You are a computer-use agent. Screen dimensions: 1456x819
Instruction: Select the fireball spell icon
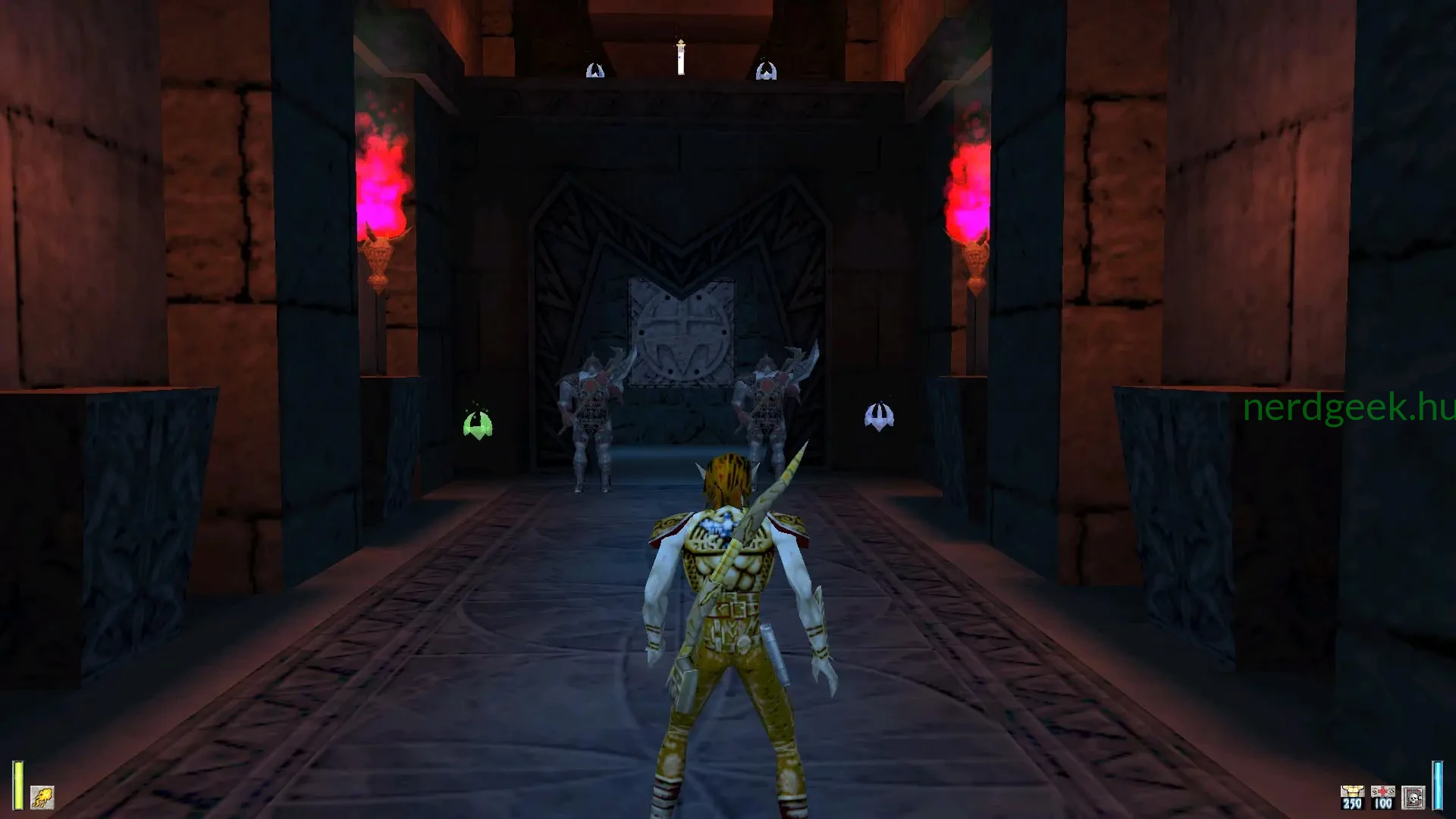(x=42, y=797)
